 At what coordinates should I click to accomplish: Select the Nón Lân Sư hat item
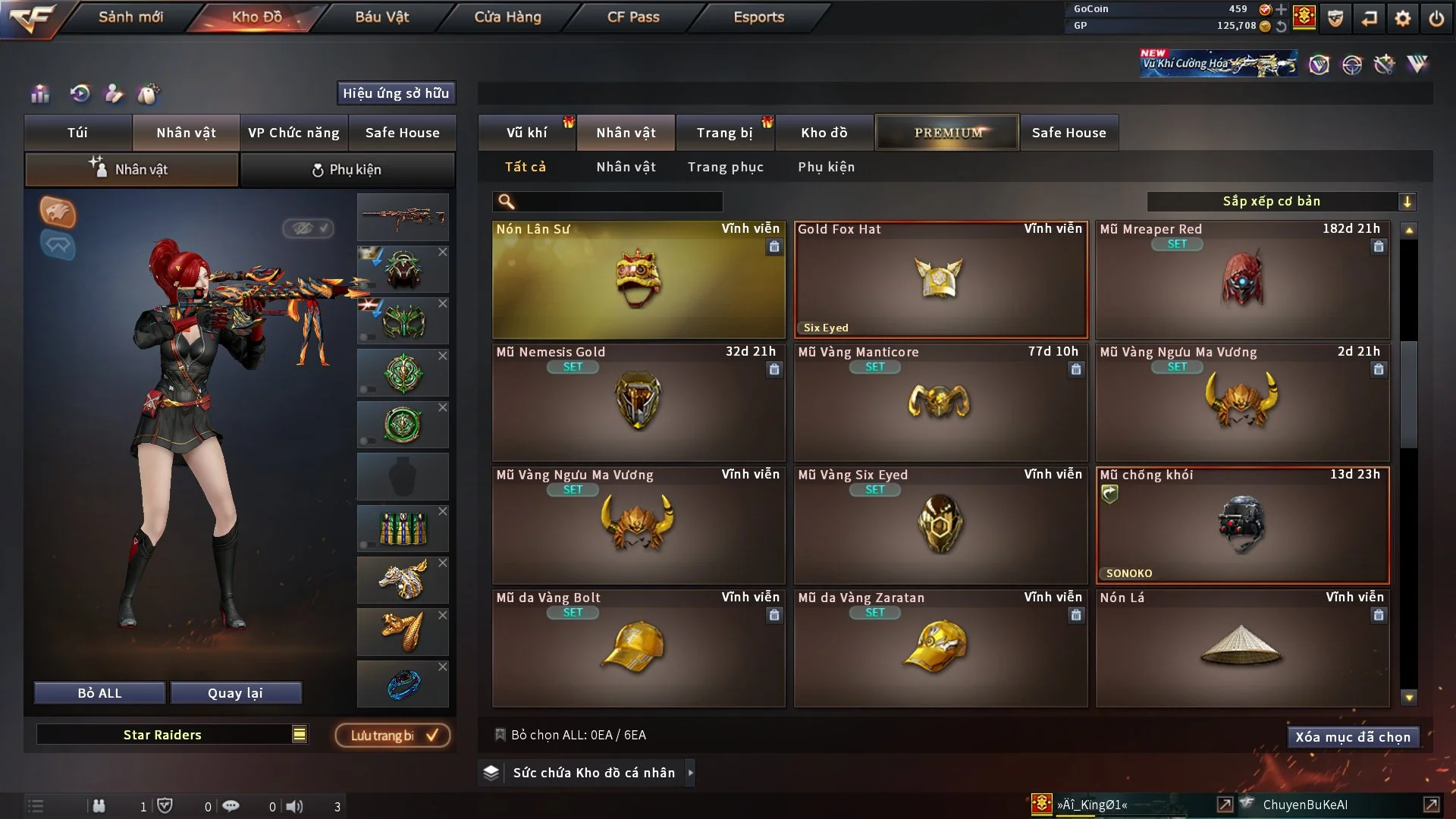pyautogui.click(x=638, y=280)
